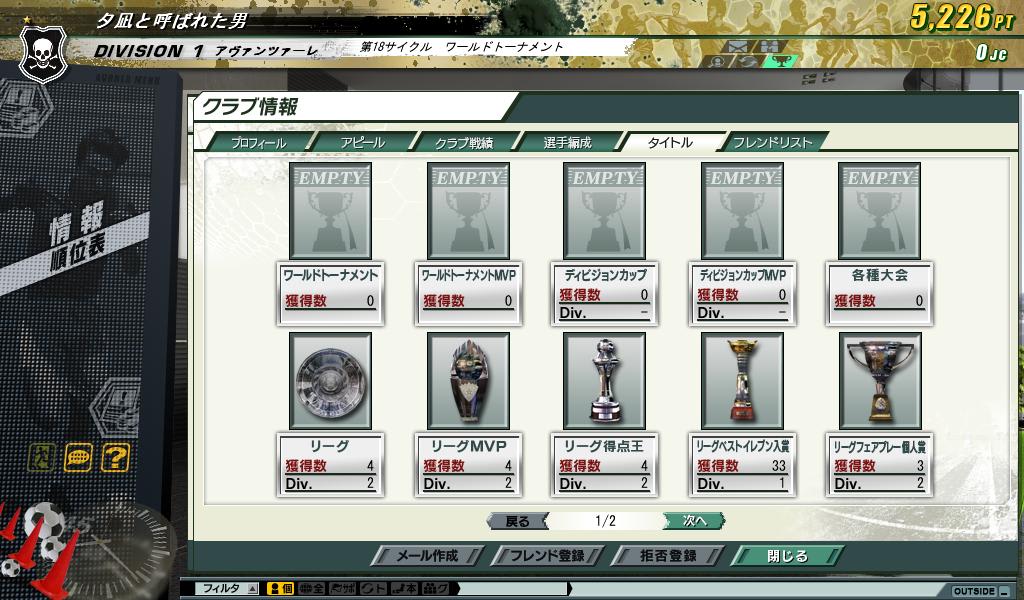The width and height of the screenshot is (1024, 600).
Task: Select the リーグ shield trophy
Action: pyautogui.click(x=330, y=381)
